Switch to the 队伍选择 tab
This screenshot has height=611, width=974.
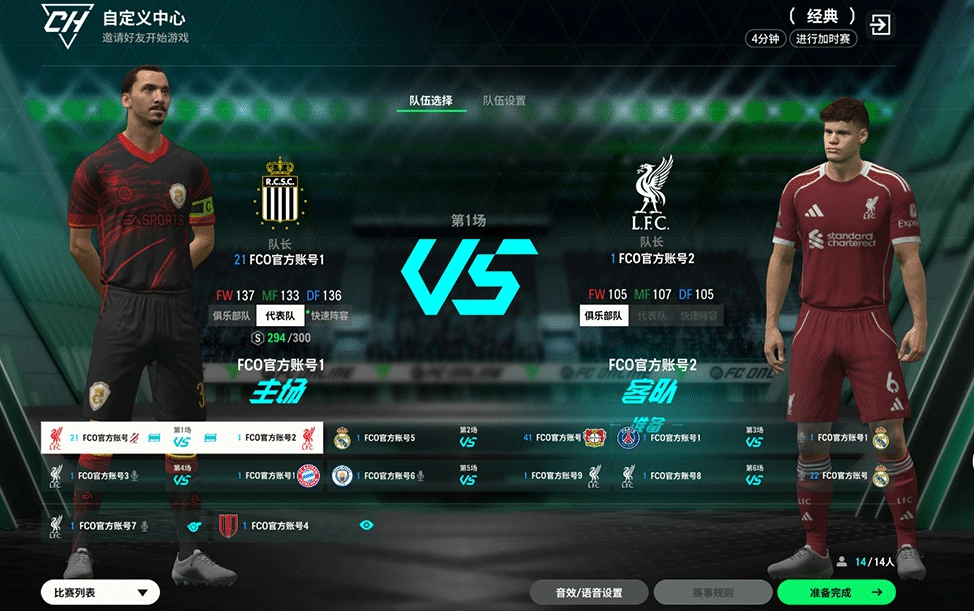(x=431, y=101)
